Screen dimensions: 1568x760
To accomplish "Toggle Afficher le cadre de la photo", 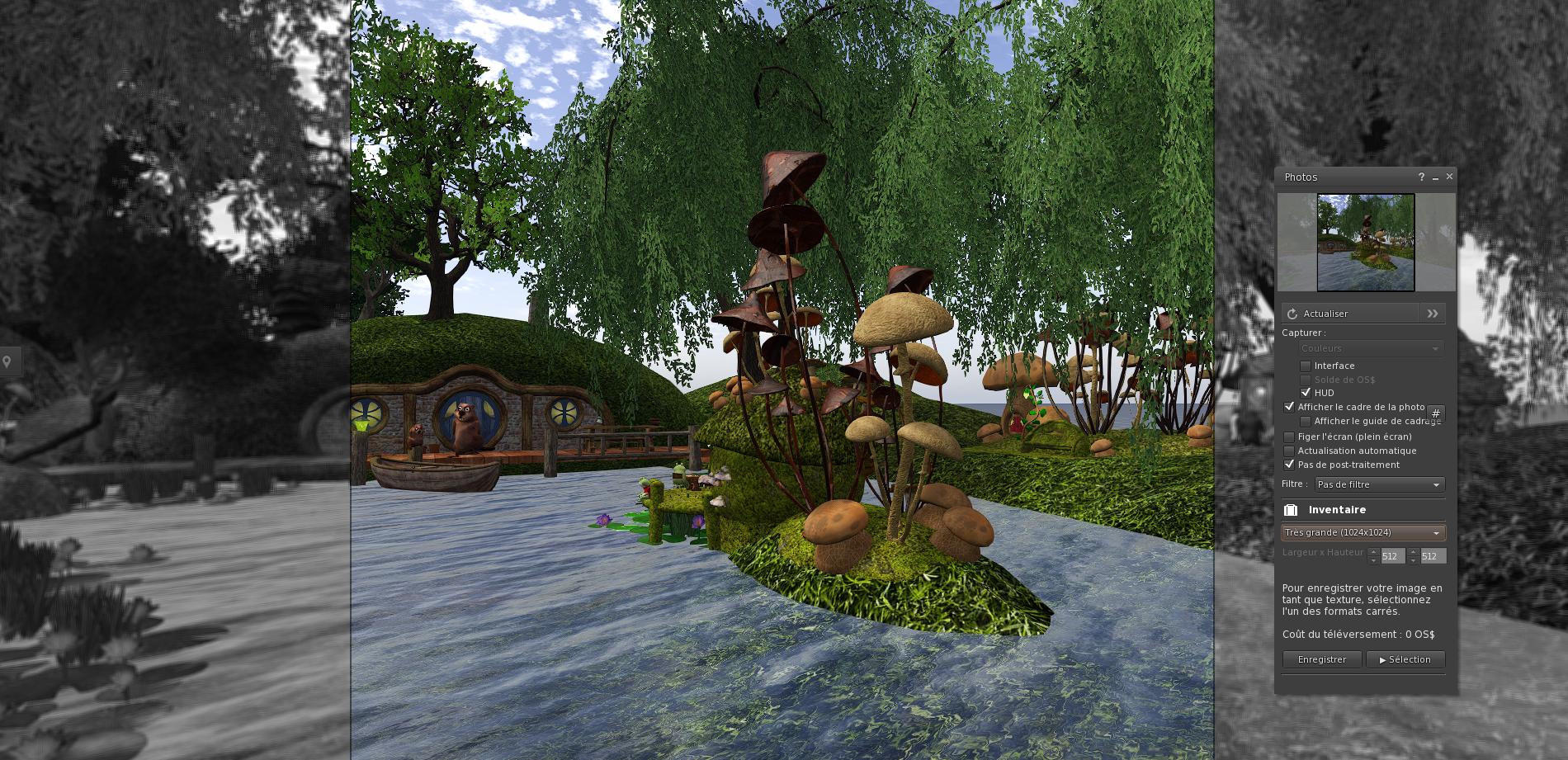I will coord(1289,407).
